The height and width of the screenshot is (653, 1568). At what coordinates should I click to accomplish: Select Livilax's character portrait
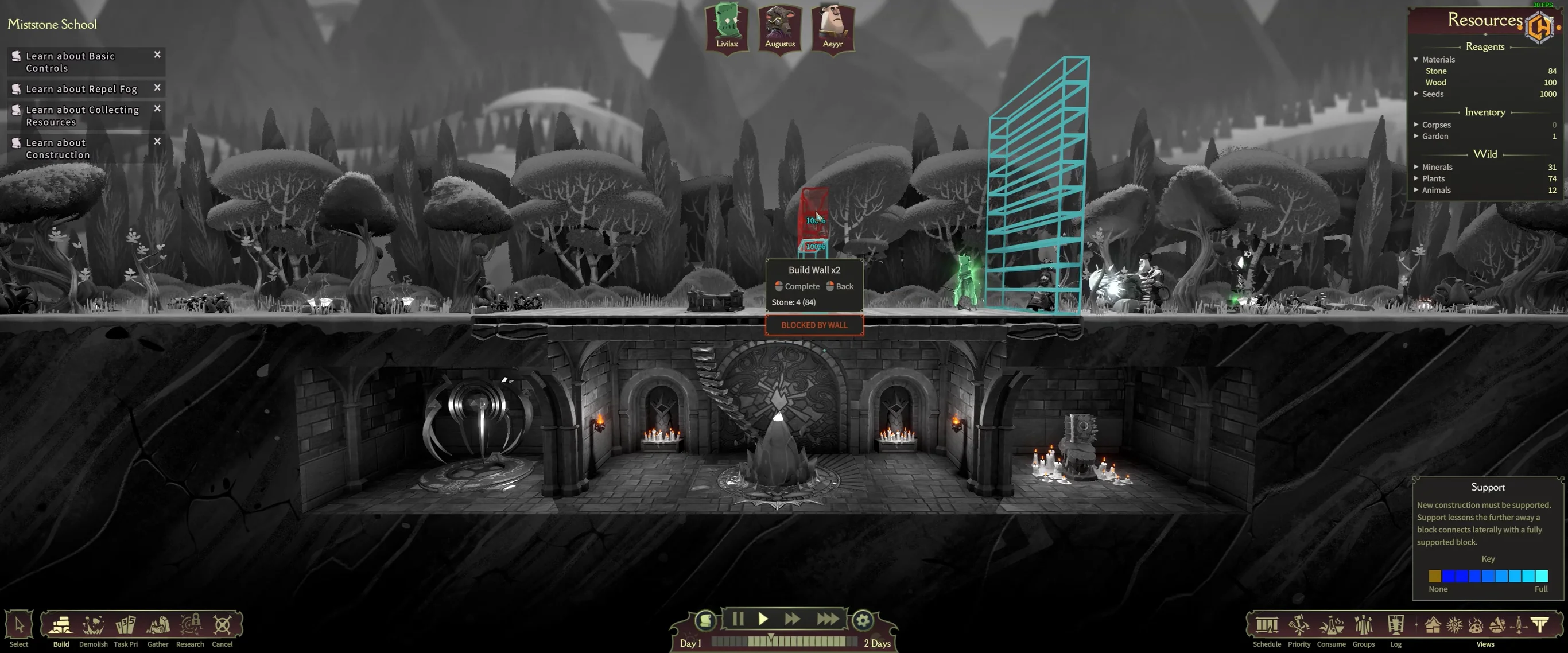(727, 28)
